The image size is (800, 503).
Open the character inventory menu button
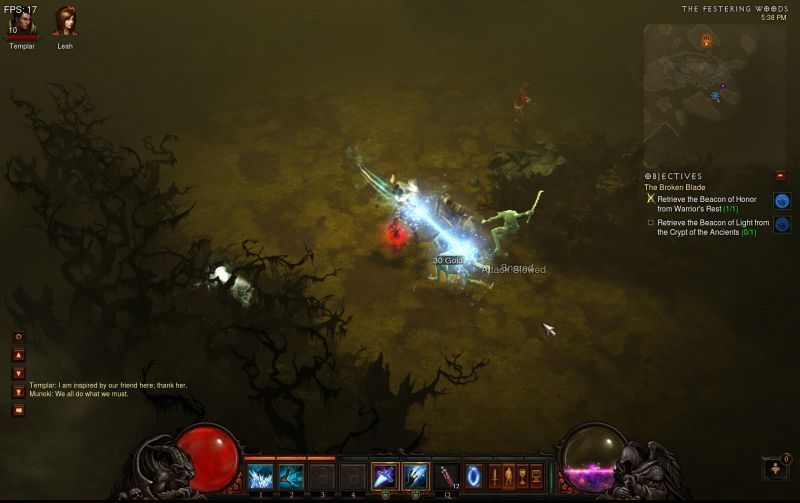(x=507, y=475)
